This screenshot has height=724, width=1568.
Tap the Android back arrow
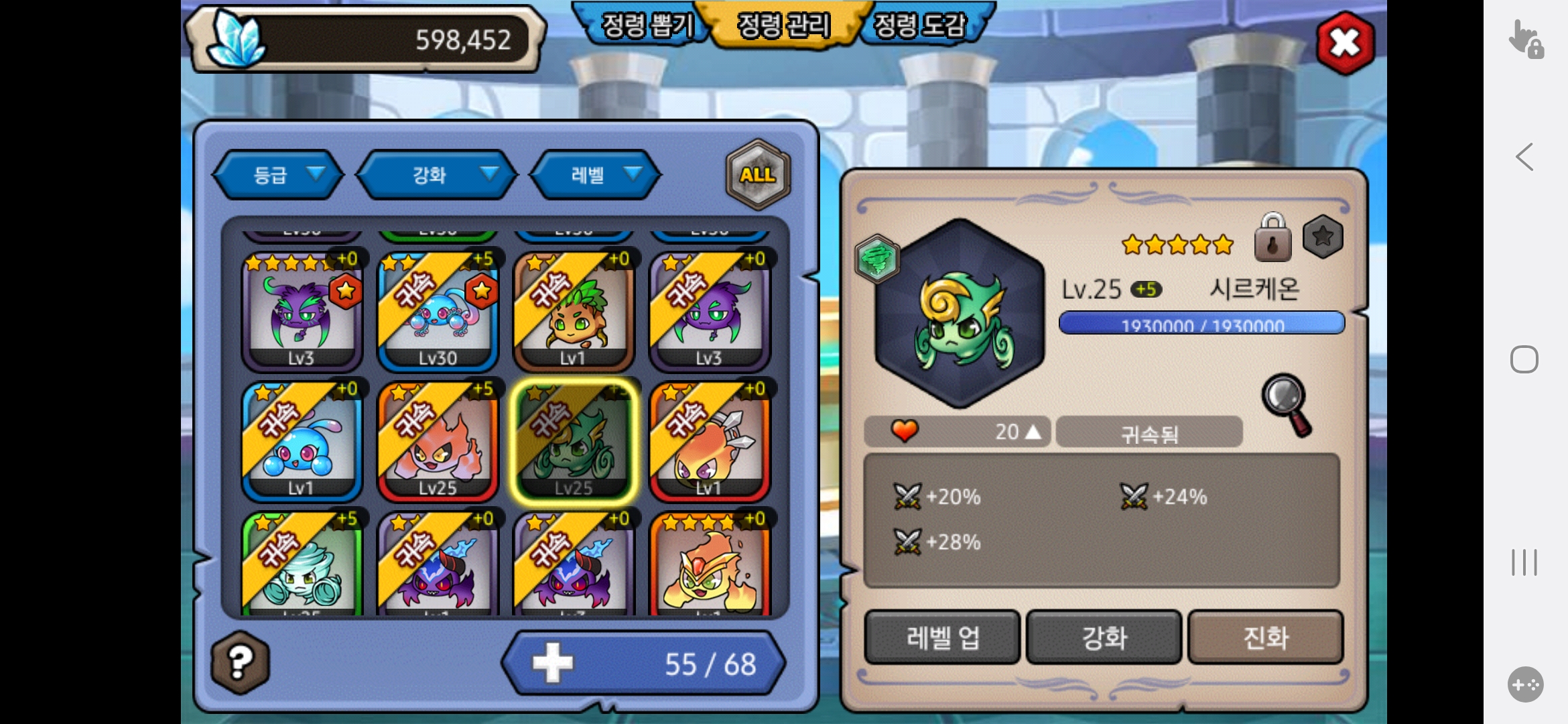coord(1524,158)
